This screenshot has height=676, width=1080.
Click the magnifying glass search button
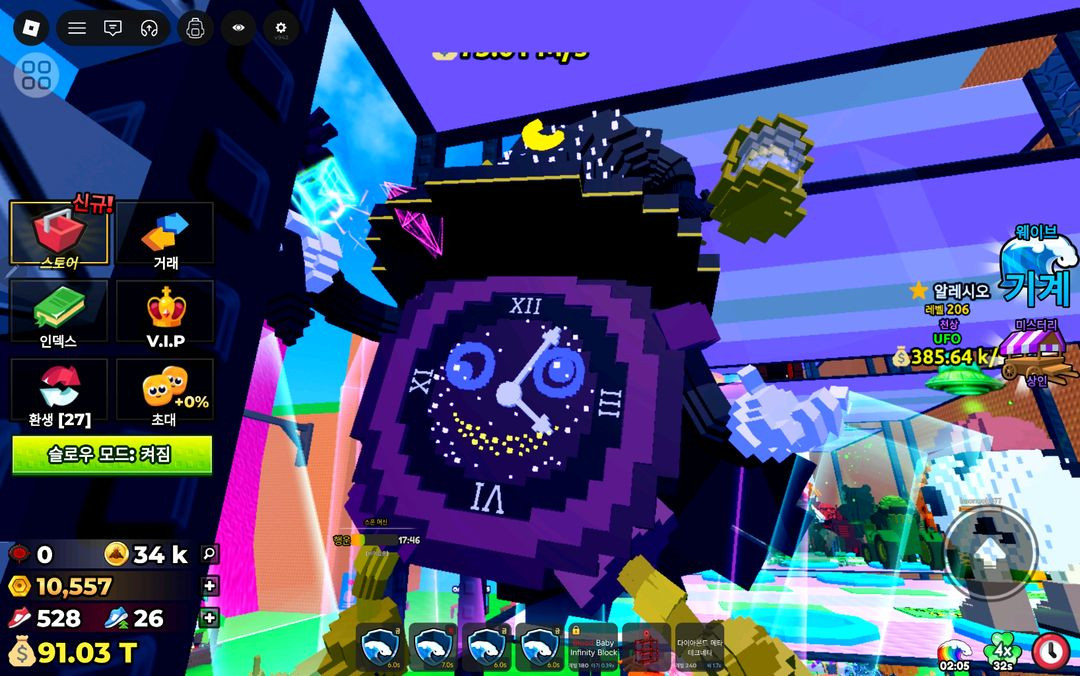[x=208, y=552]
